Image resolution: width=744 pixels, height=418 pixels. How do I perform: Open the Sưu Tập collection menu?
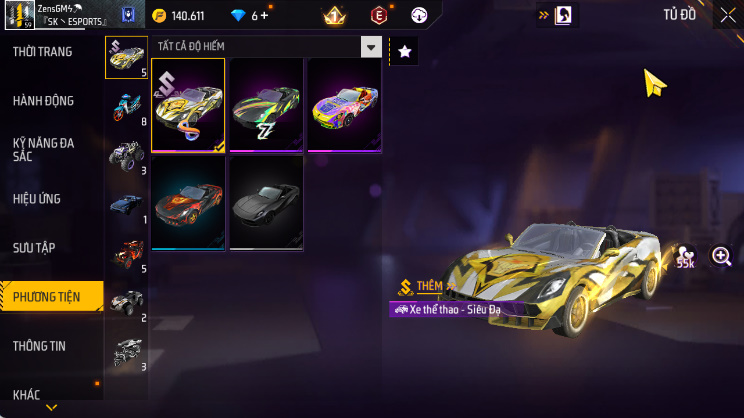click(36, 246)
